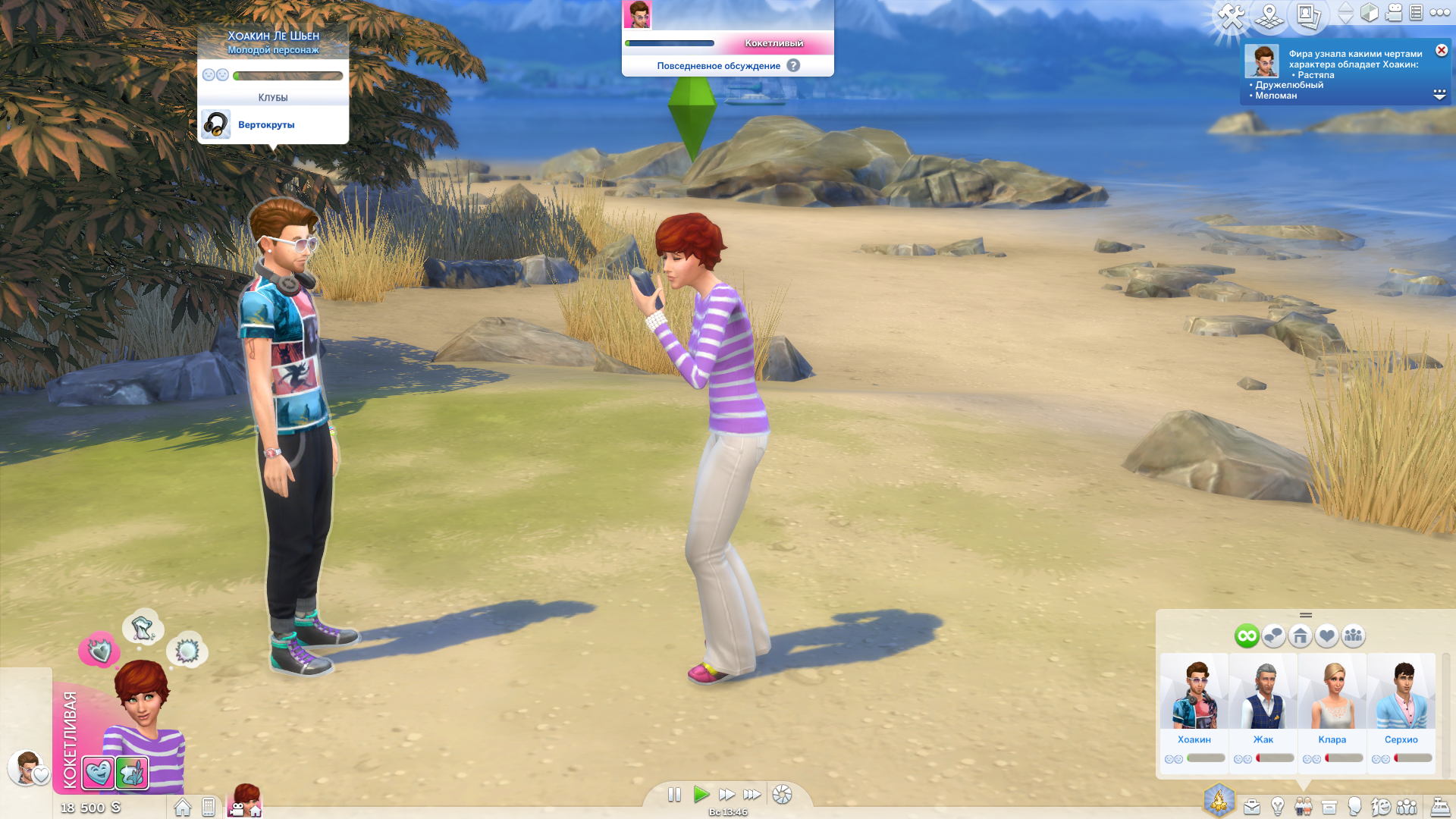Switch to ultra fast speed
This screenshot has width=1456, height=819.
pyautogui.click(x=752, y=794)
